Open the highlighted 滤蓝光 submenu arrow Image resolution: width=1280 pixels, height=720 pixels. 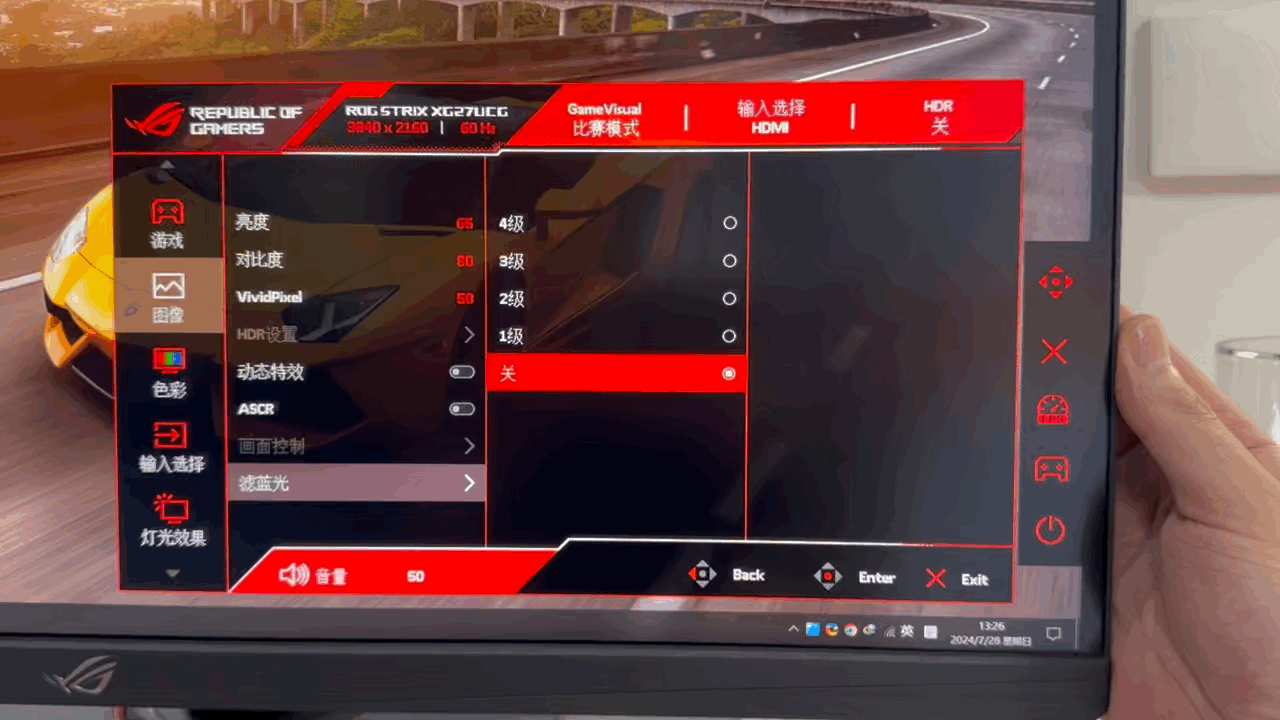click(x=468, y=483)
